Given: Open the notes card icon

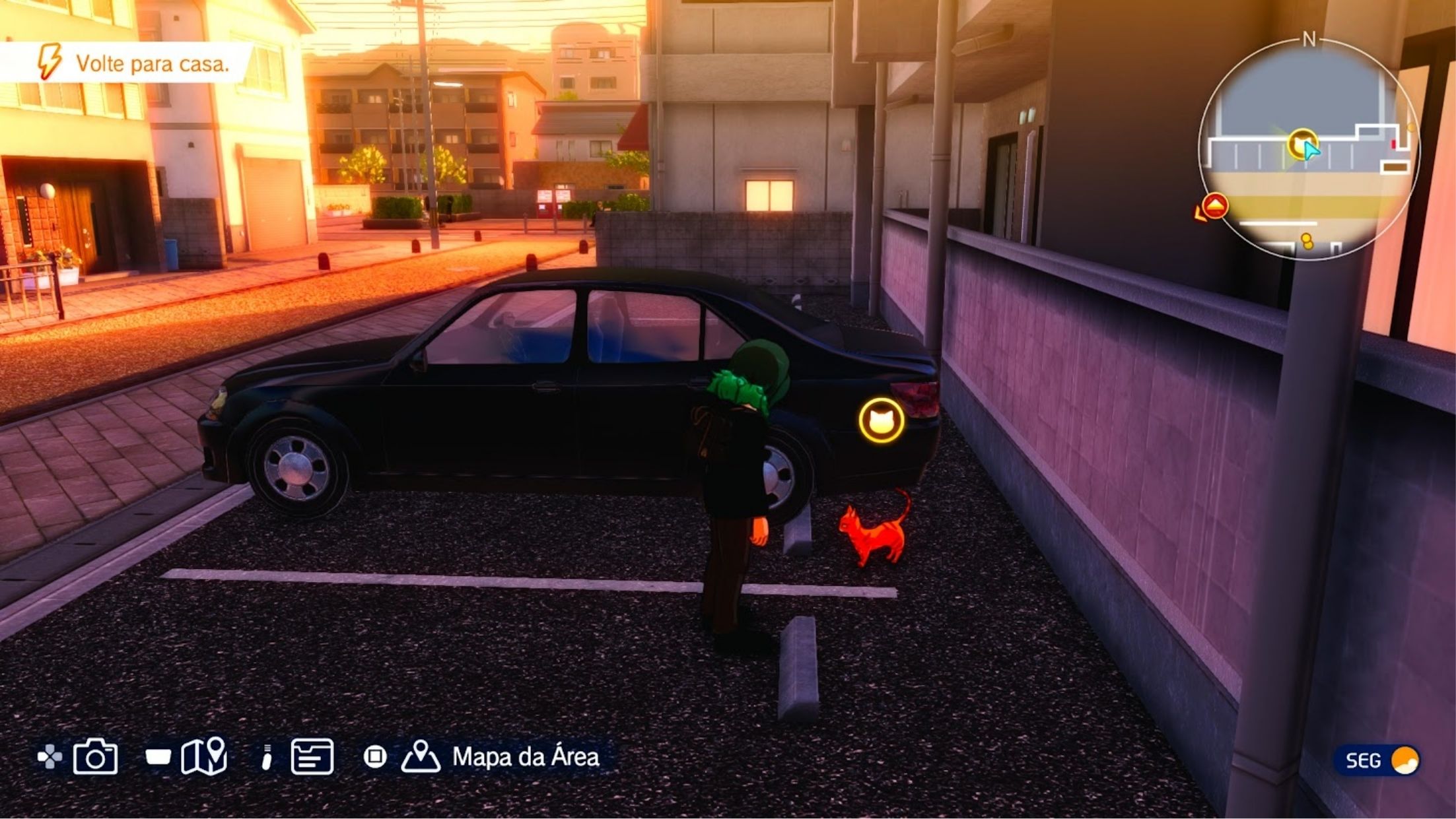Looking at the screenshot, I should click(312, 756).
